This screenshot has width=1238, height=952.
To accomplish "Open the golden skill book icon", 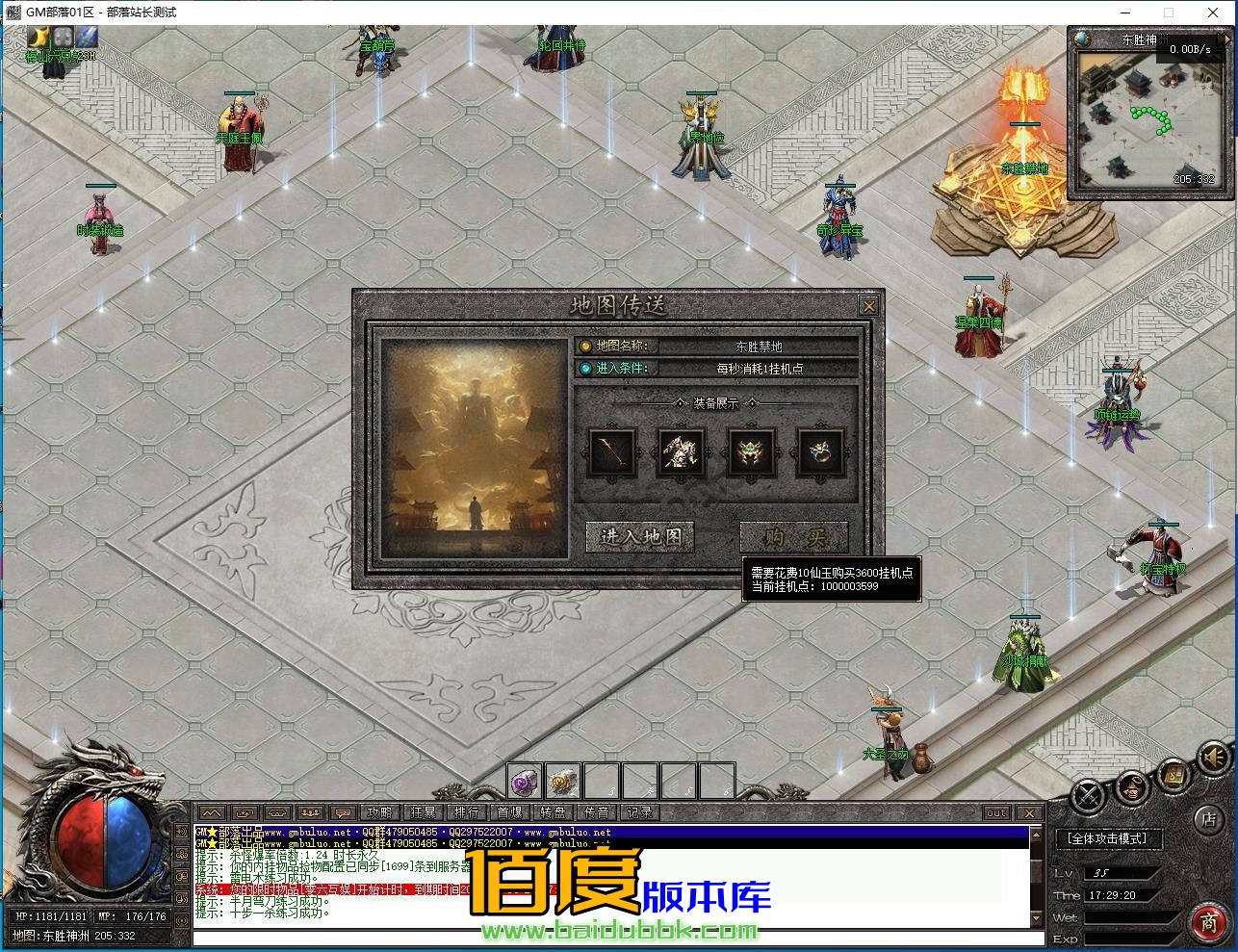I will coord(1174,776).
